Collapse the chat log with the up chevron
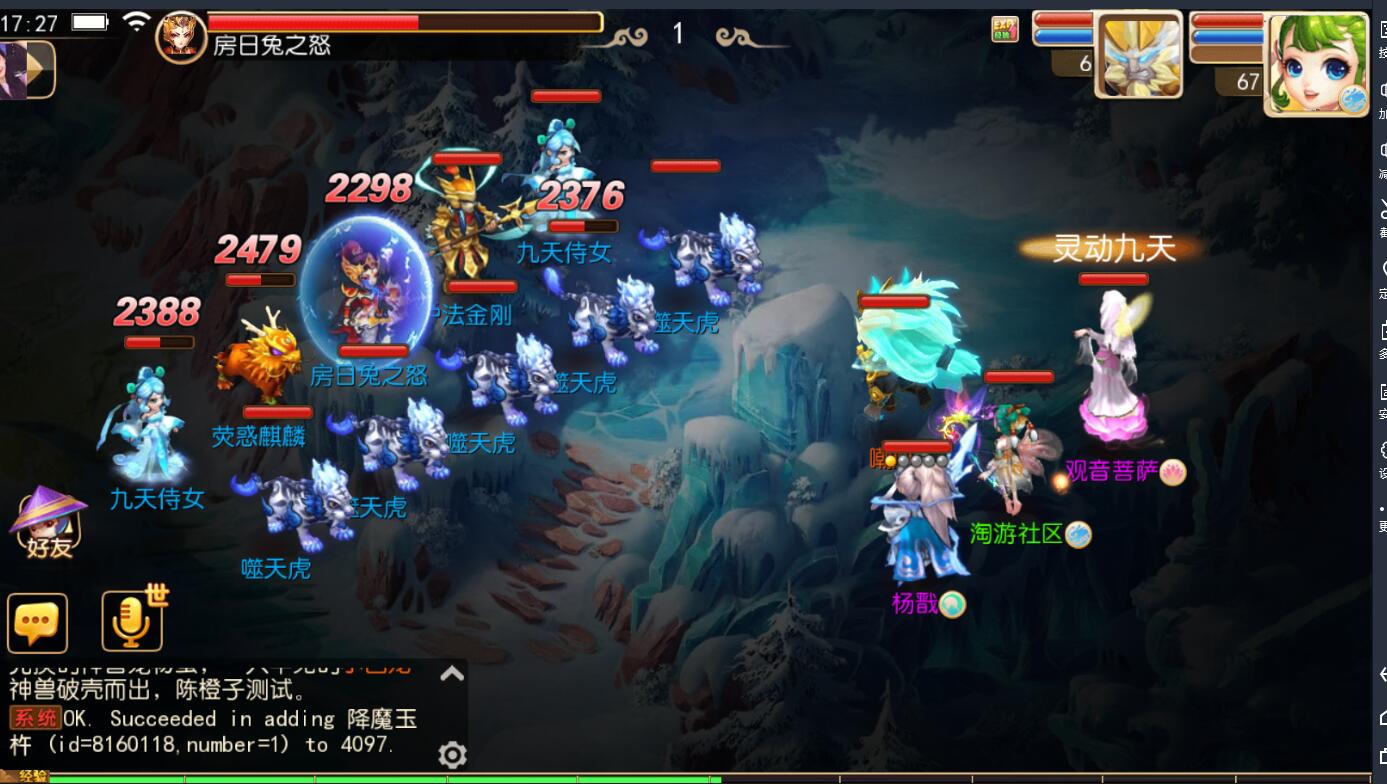This screenshot has width=1387, height=784. click(x=452, y=673)
